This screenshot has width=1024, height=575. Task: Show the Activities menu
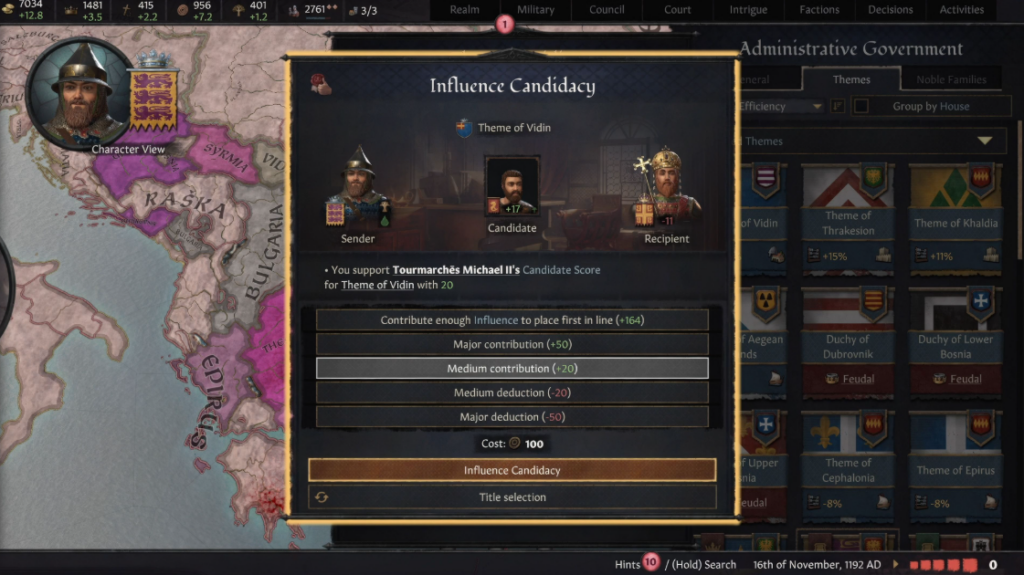point(961,10)
